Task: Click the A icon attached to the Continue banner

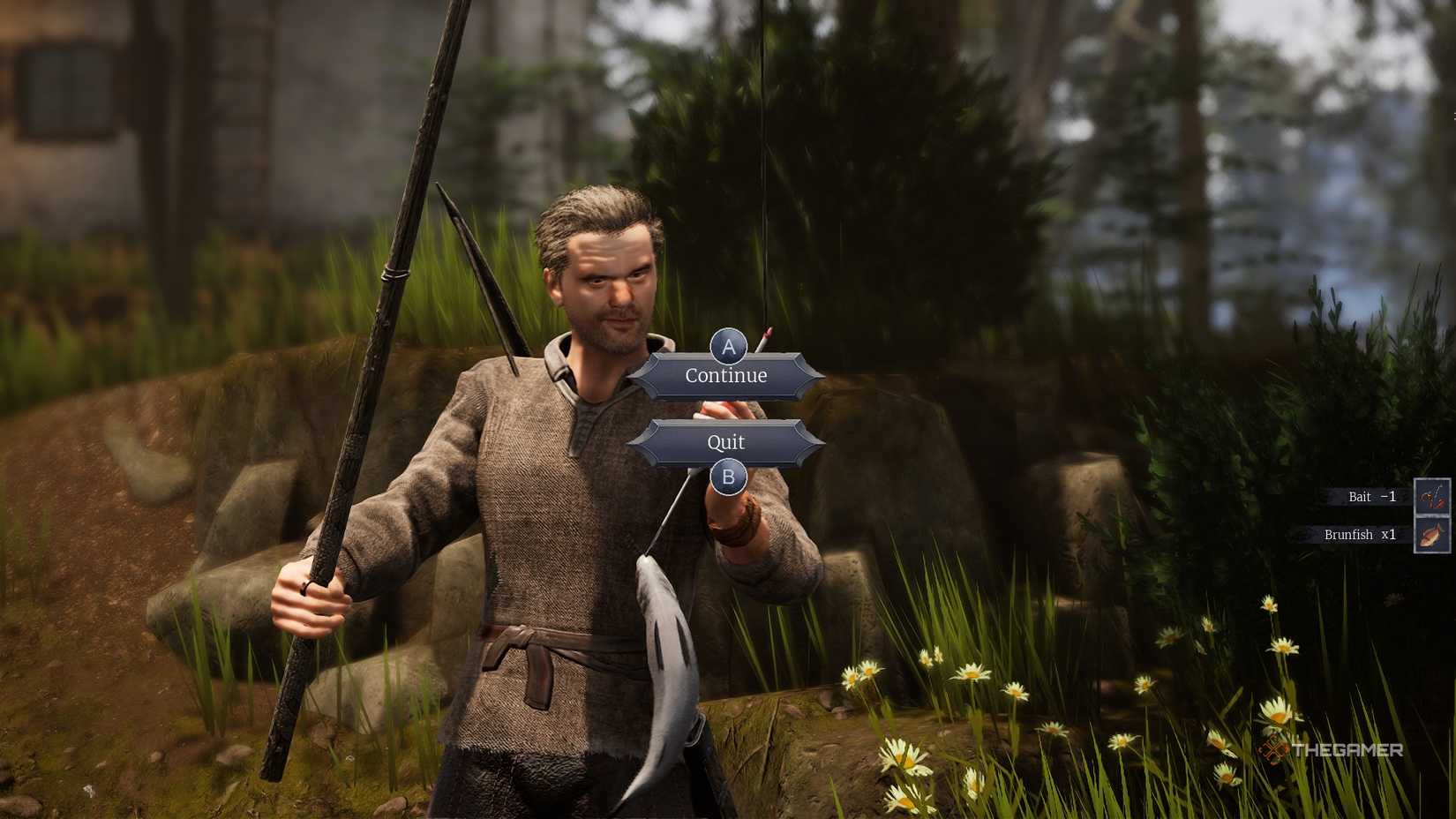Action: tap(727, 348)
